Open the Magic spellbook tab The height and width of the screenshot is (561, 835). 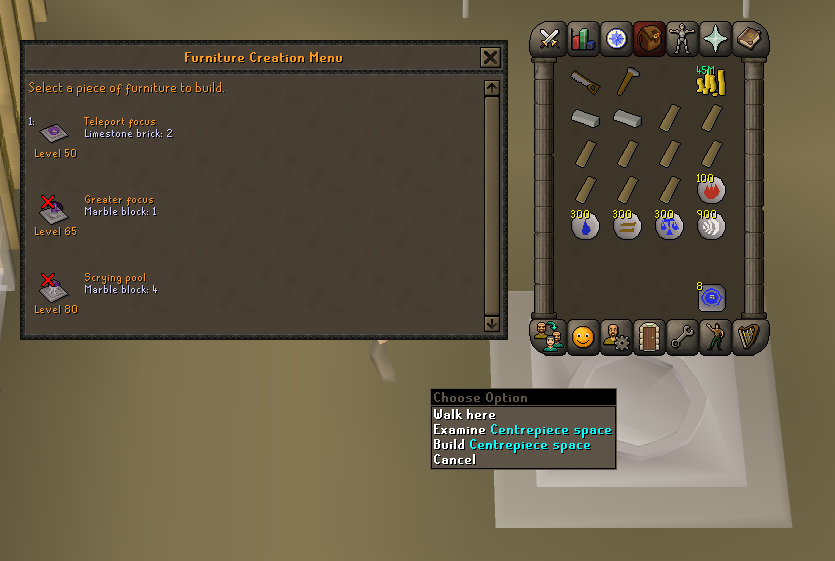(x=716, y=38)
